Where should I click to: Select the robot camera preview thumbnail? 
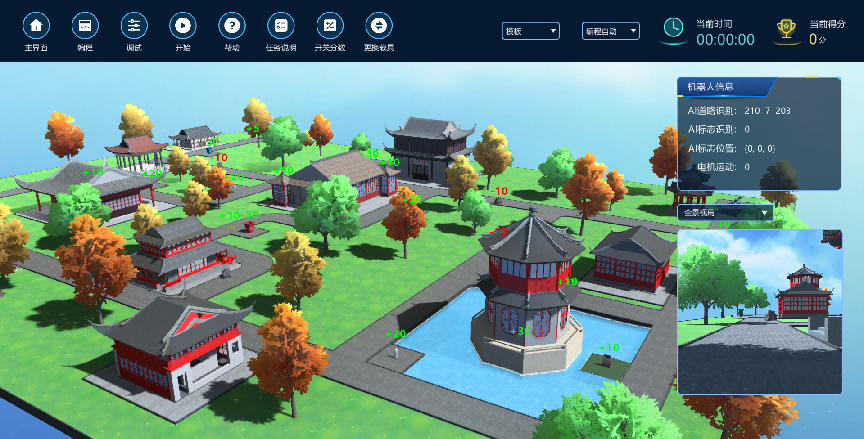point(760,311)
